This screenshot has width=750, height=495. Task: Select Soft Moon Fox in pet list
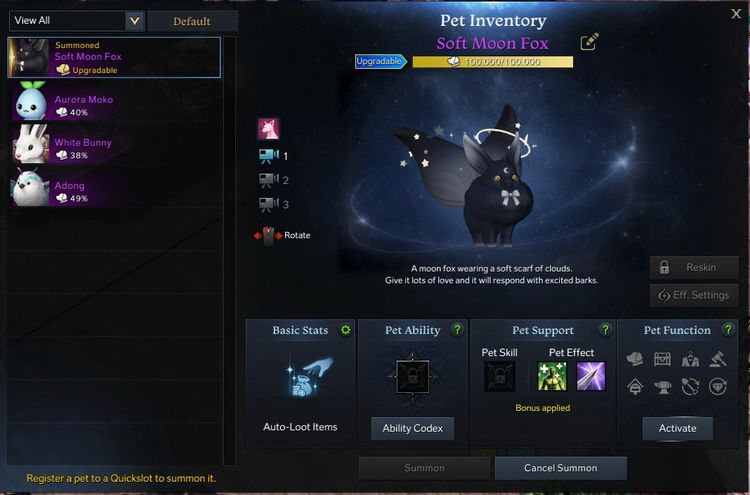(114, 57)
